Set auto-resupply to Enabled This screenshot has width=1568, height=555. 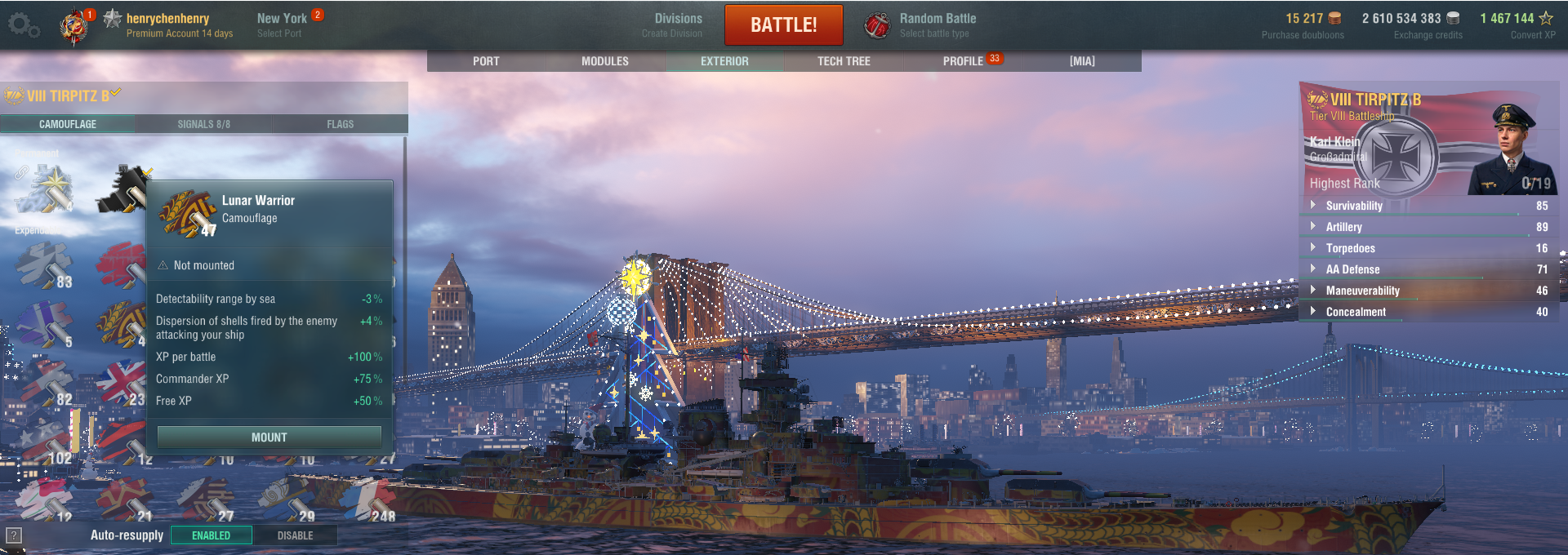[211, 535]
